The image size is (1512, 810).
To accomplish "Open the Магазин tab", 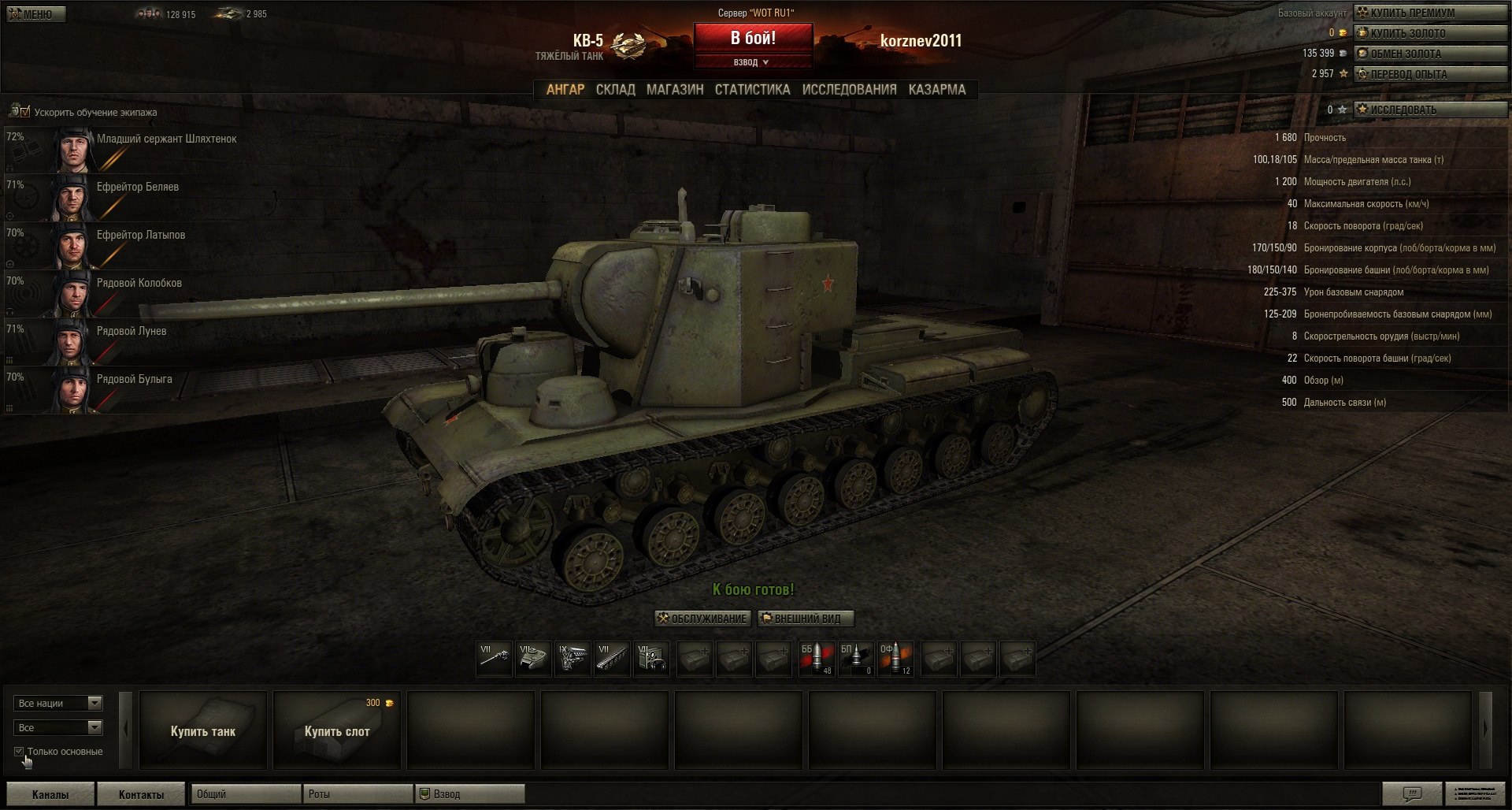I will click(x=675, y=90).
